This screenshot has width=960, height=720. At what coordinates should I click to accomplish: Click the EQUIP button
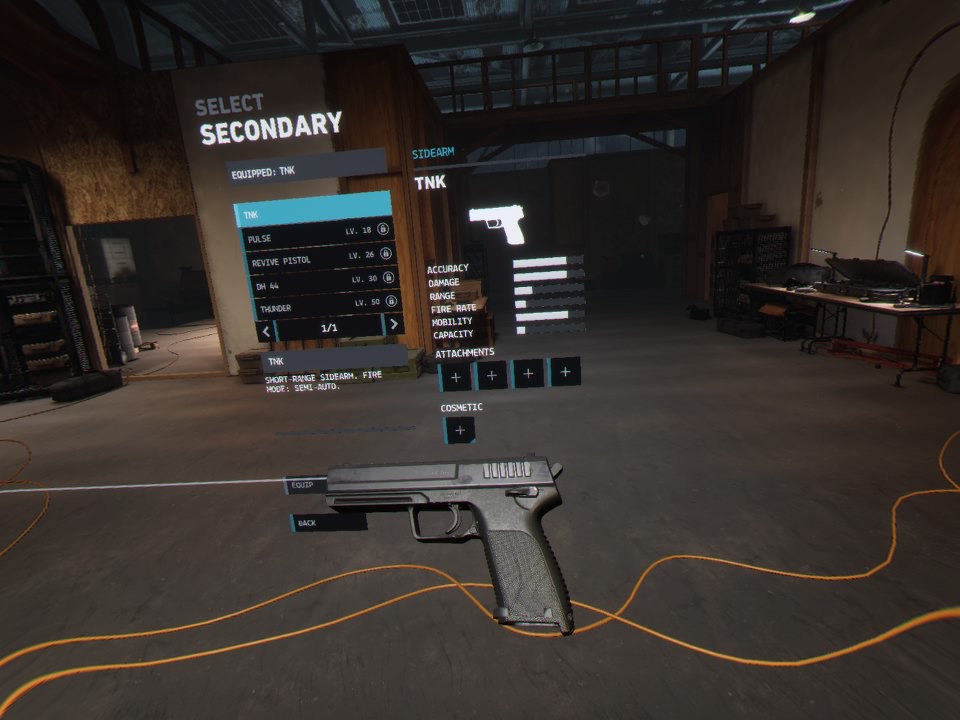coord(305,486)
